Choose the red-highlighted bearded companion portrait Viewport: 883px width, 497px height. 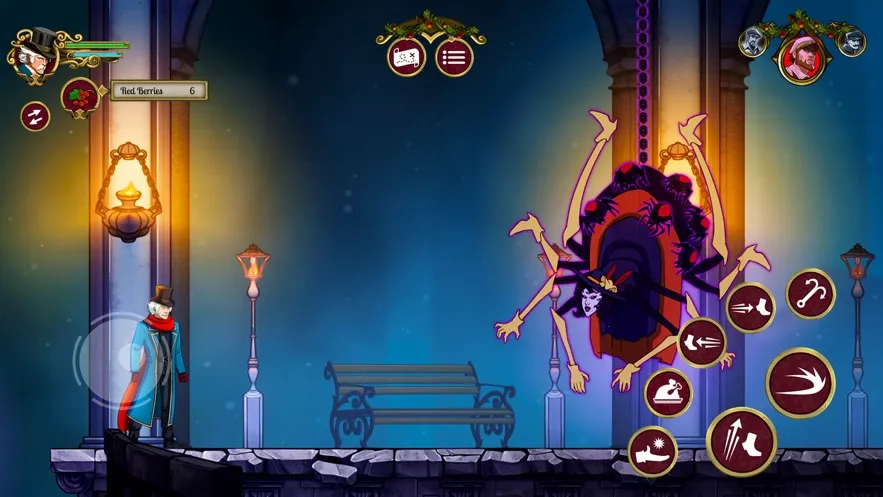coord(801,58)
